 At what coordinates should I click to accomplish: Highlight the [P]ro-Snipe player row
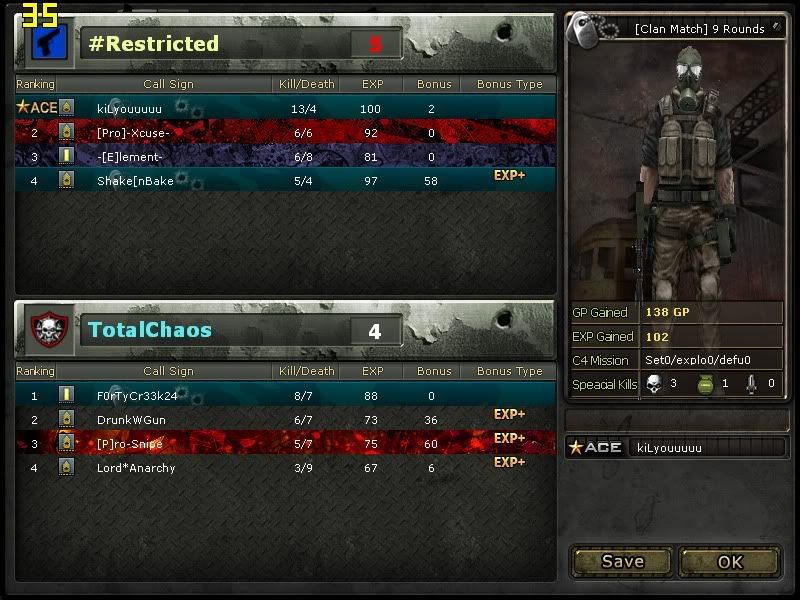pos(285,443)
